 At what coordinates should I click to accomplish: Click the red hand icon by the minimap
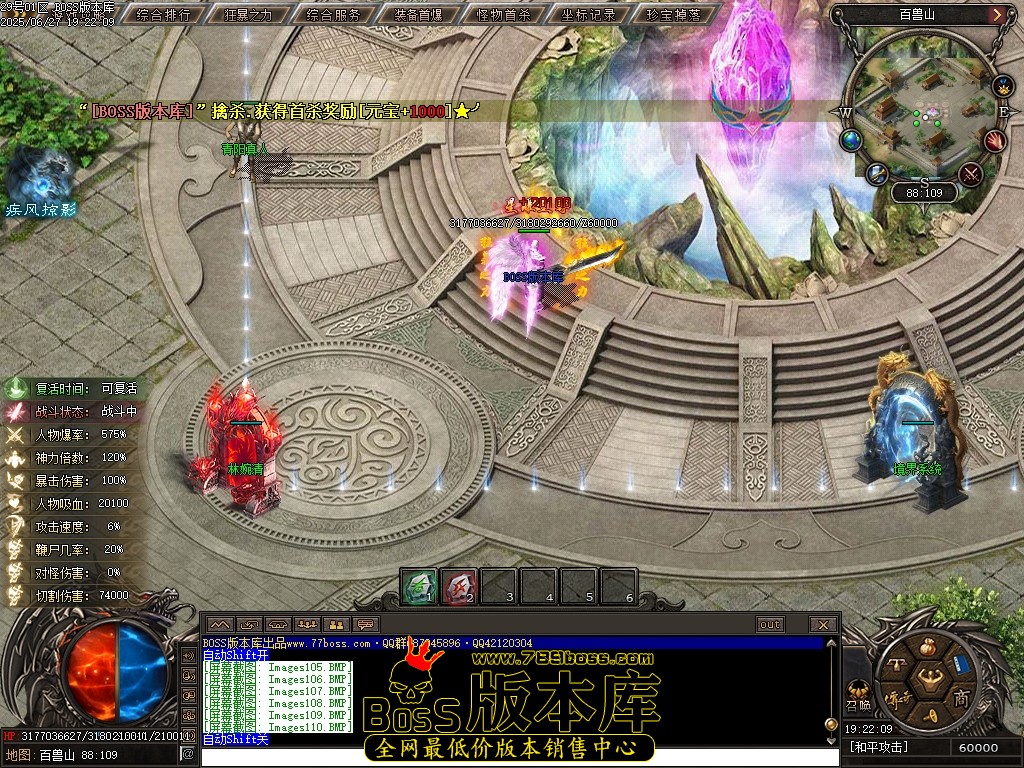(x=995, y=141)
